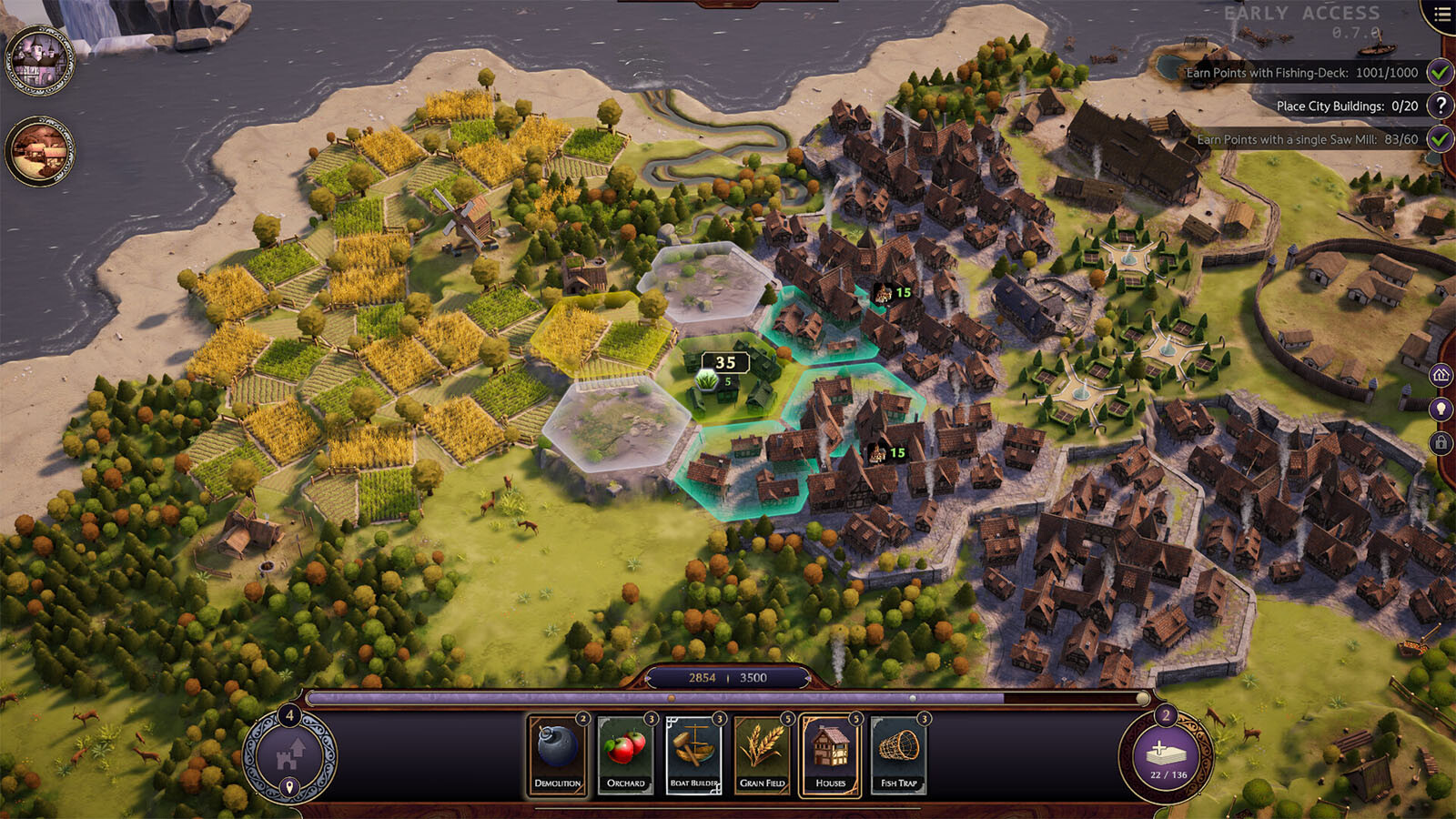
Task: Click the houses icon button on right edge
Action: click(1441, 375)
